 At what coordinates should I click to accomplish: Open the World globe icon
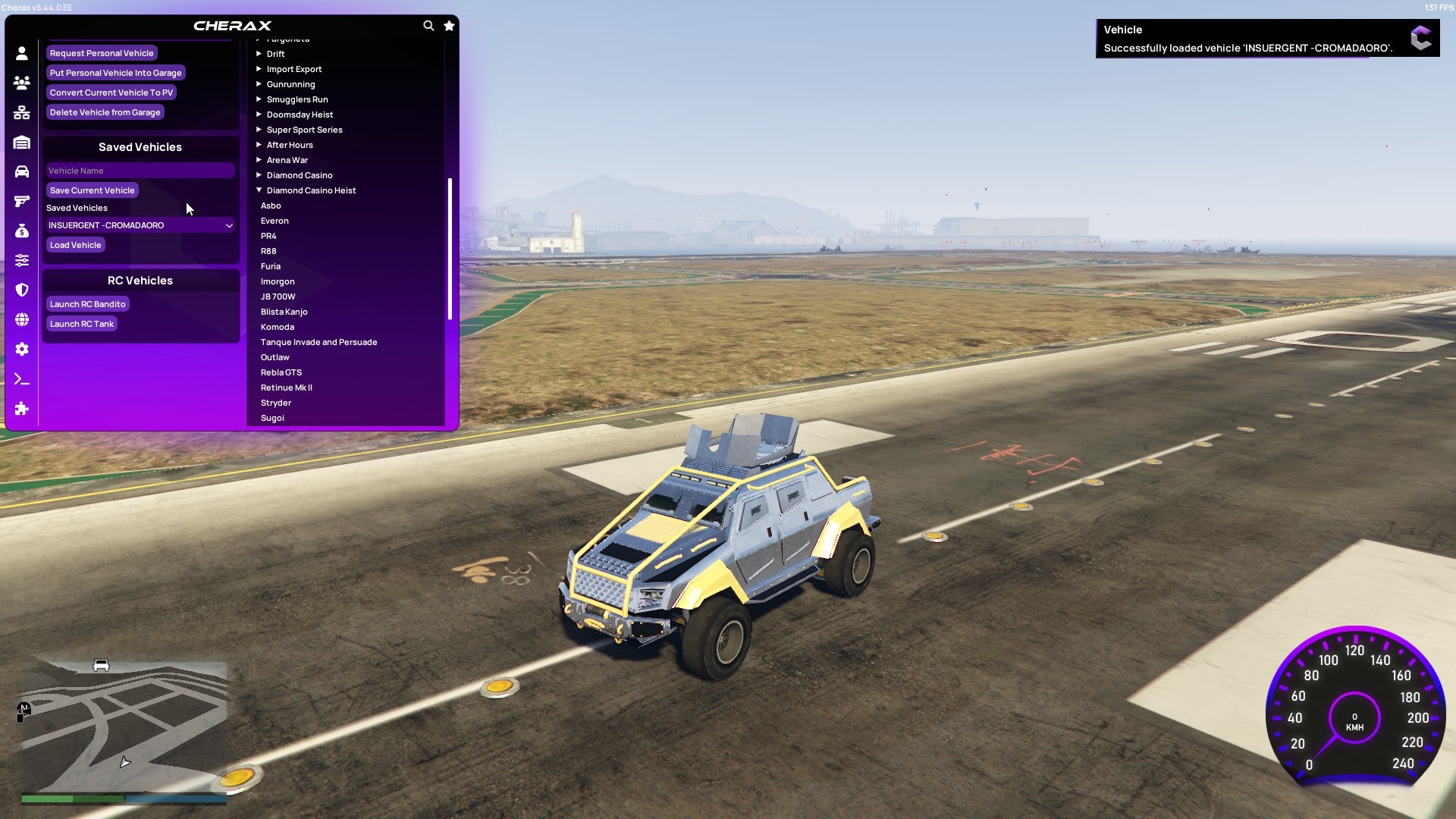point(22,319)
